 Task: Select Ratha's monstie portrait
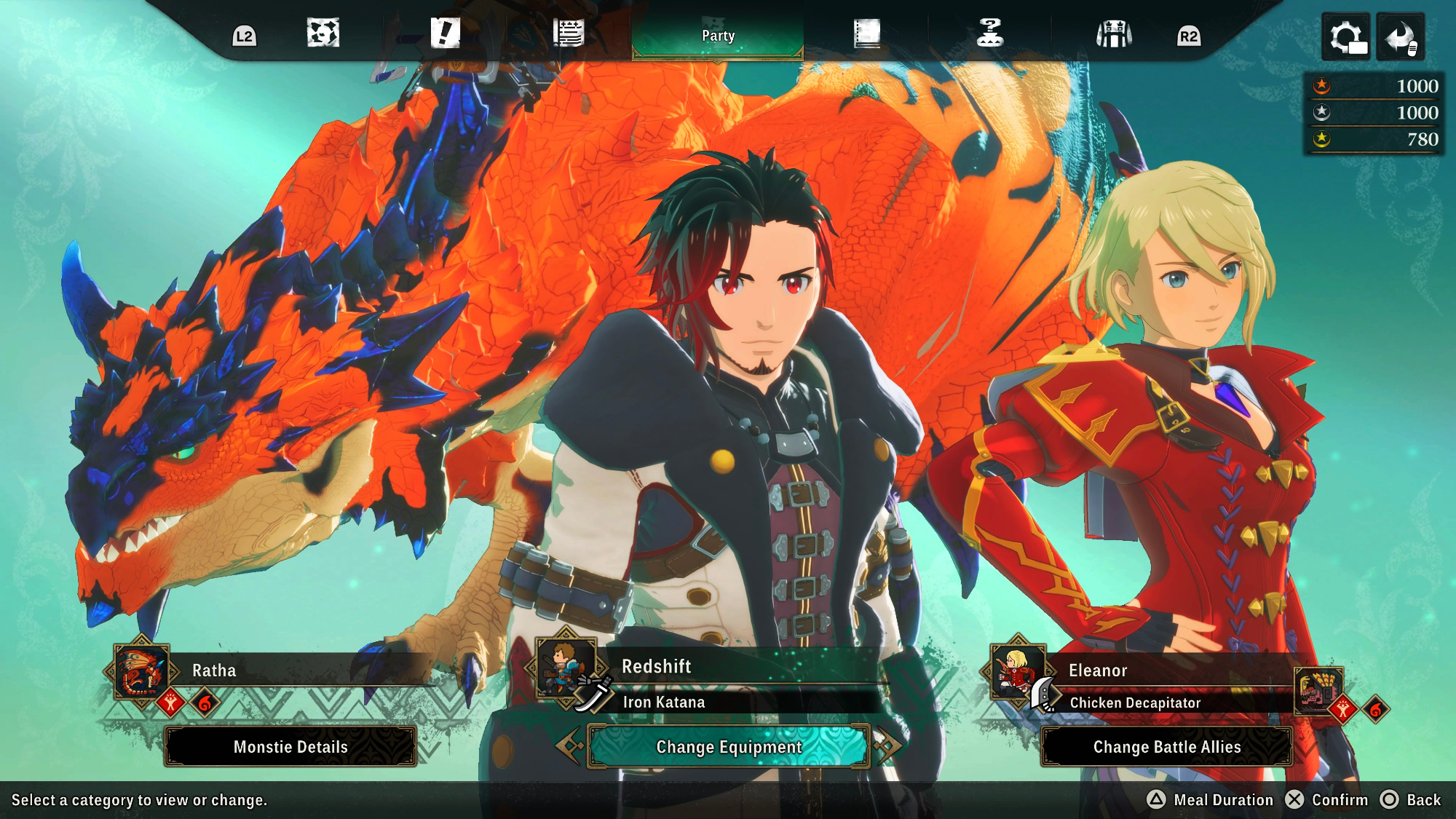point(141,672)
